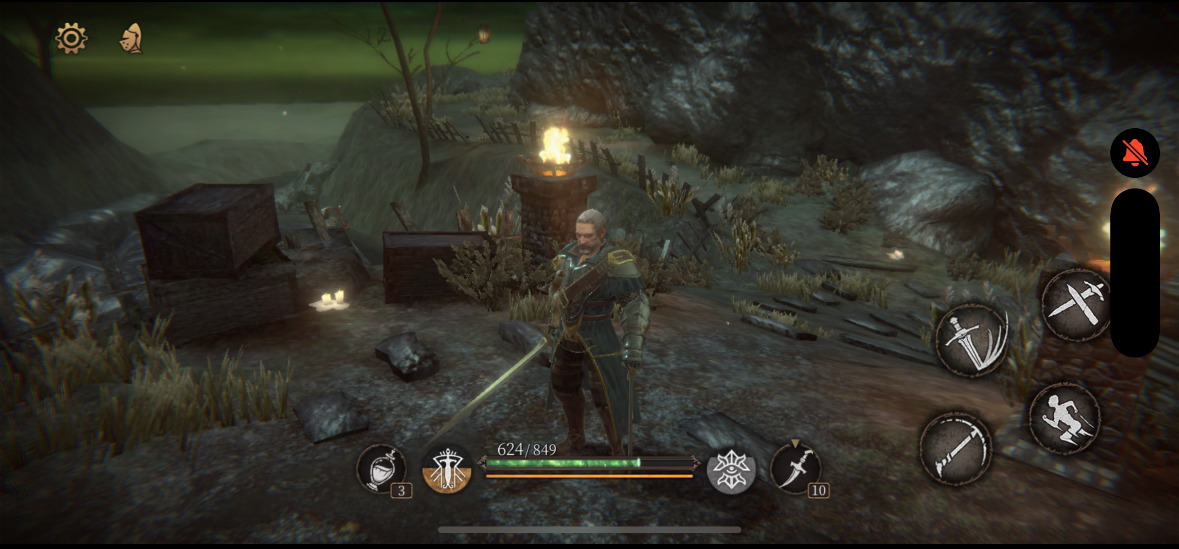Tap the crossed swords attack button
This screenshot has width=1179, height=549.
[1076, 304]
